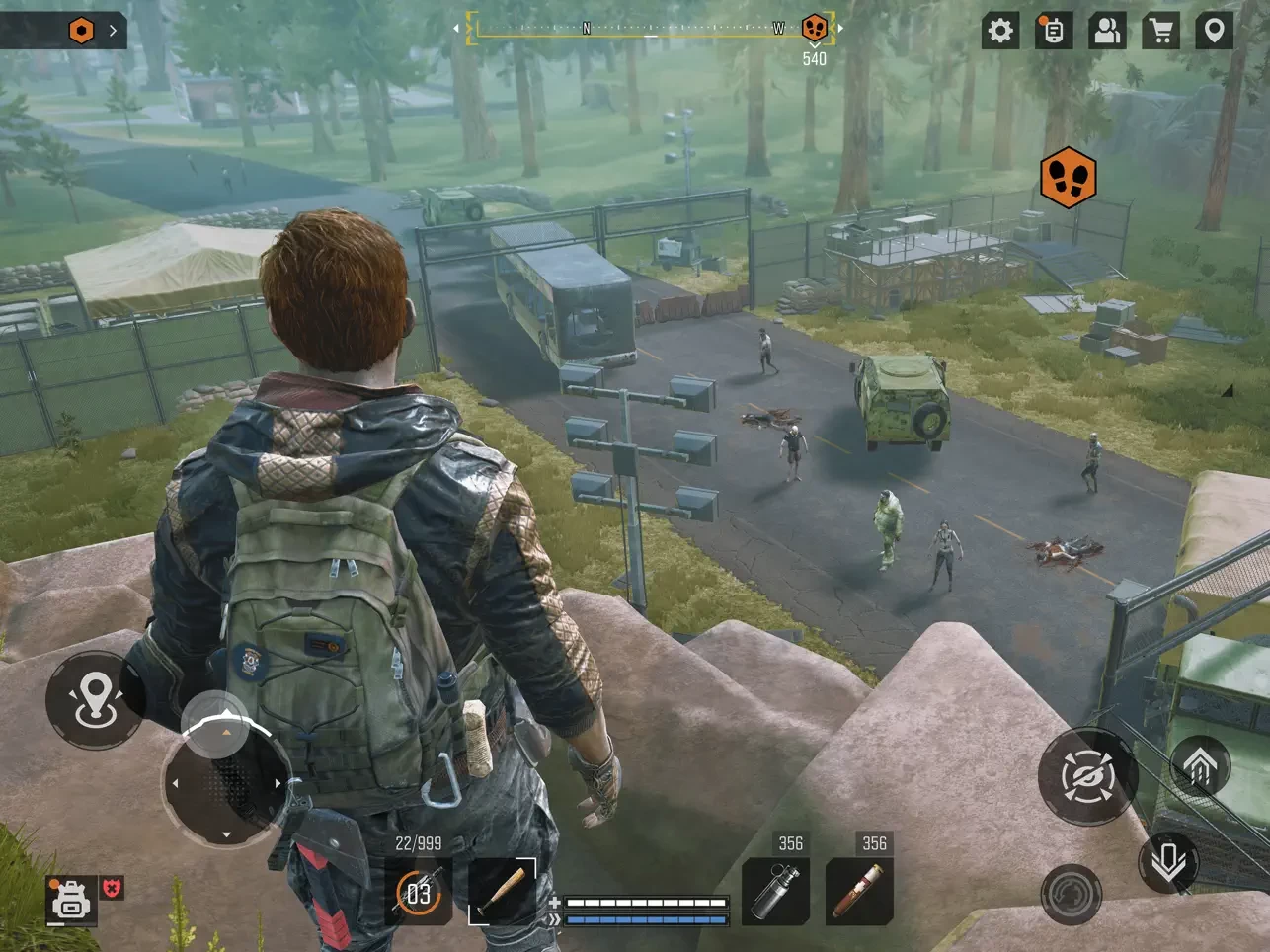Screen dimensions: 1270x952
Task: Activate the location ping button
Action: pos(95,700)
